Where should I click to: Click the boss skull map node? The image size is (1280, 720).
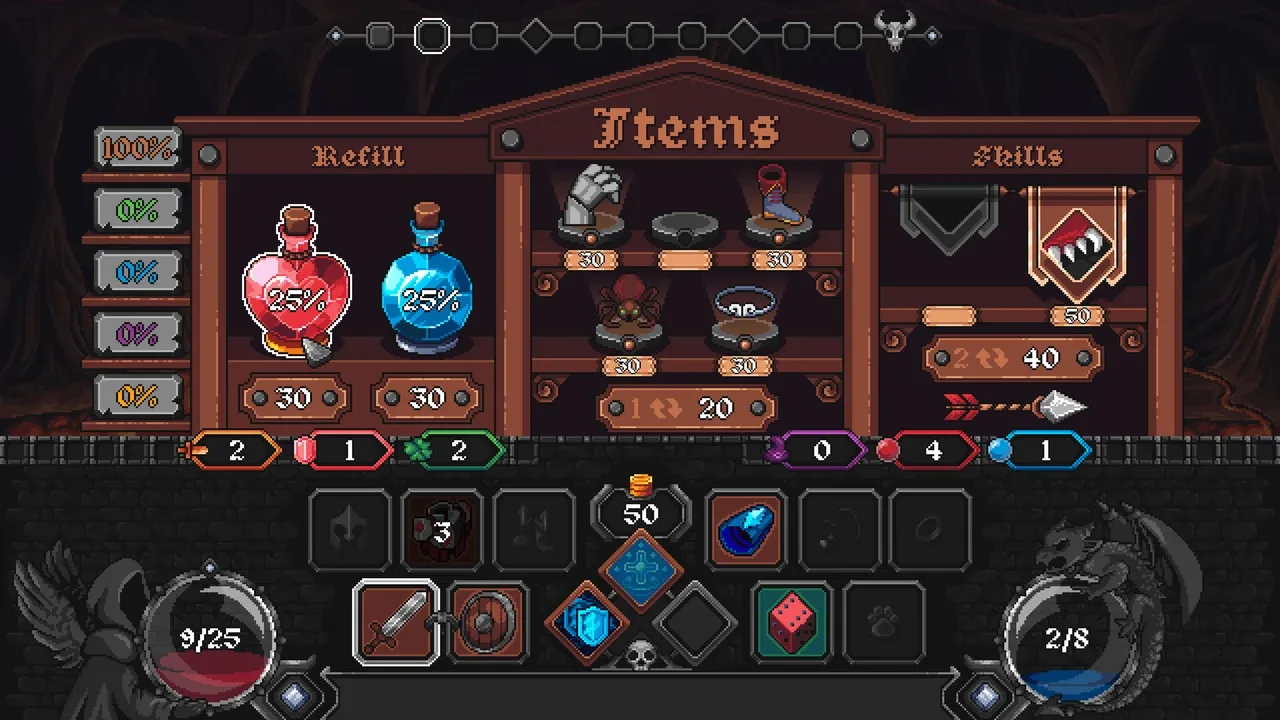(895, 31)
